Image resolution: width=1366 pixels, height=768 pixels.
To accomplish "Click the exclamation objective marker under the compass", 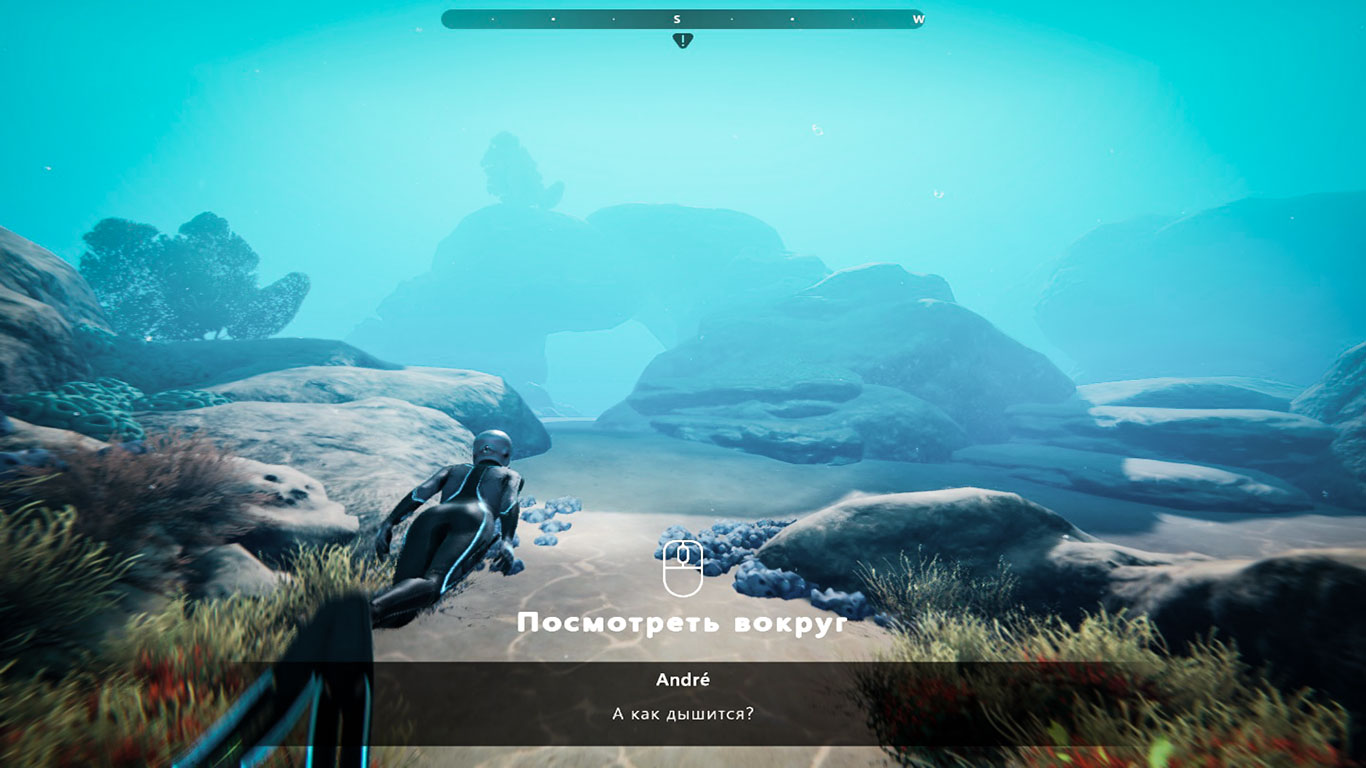I will point(683,41).
